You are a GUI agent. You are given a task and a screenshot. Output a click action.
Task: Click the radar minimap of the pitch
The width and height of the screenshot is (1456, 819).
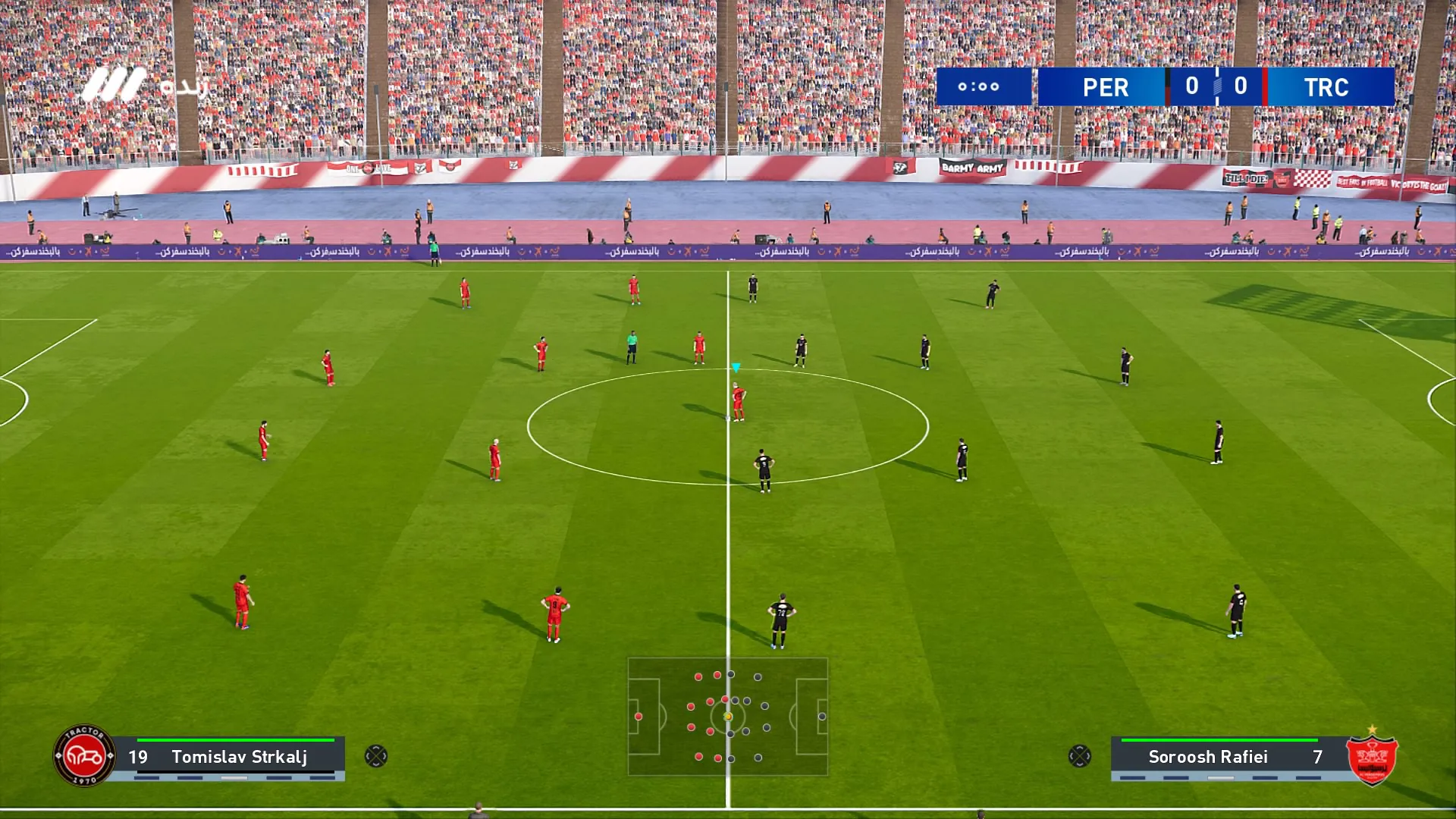[x=727, y=717]
